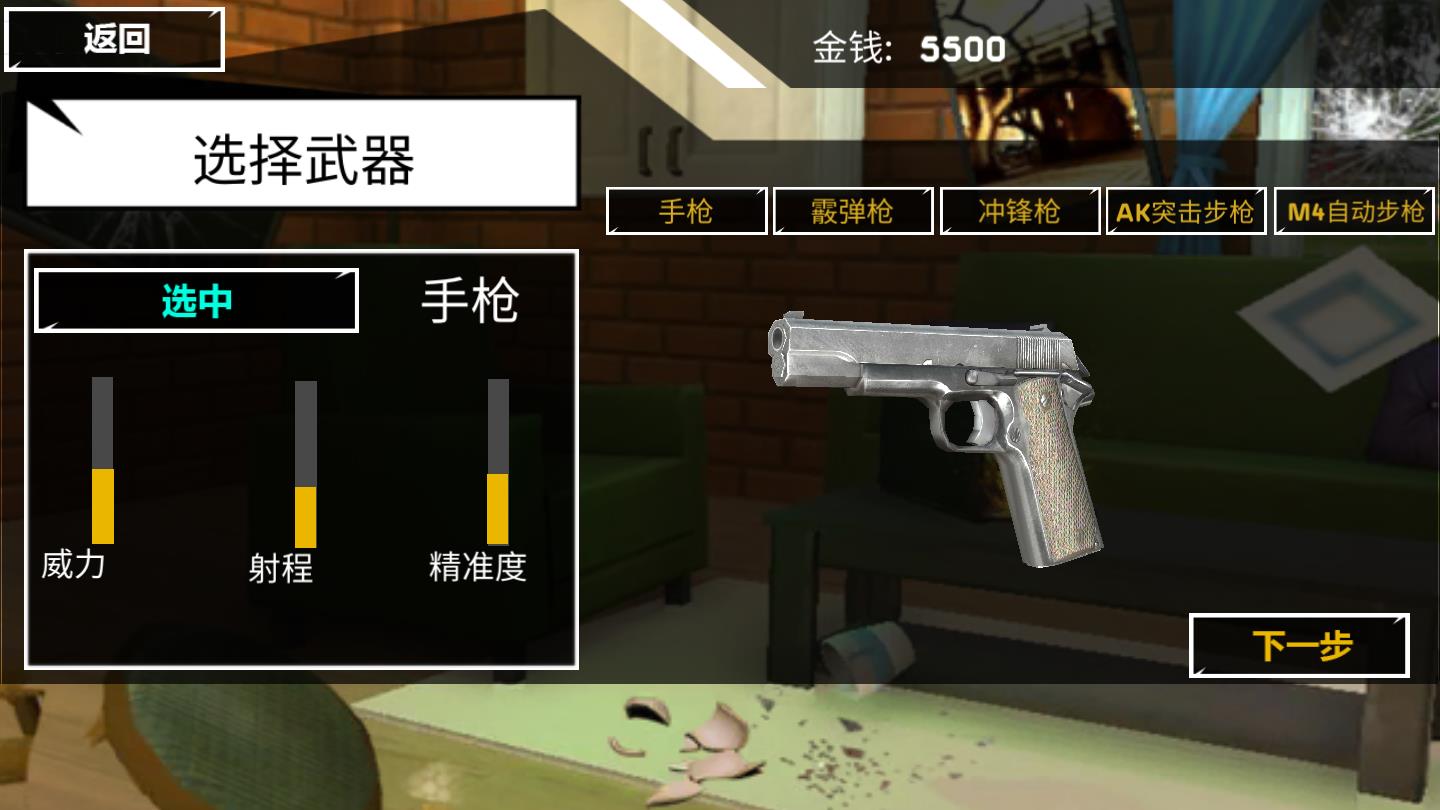
Task: Click the 选中 selection button
Action: (x=196, y=299)
